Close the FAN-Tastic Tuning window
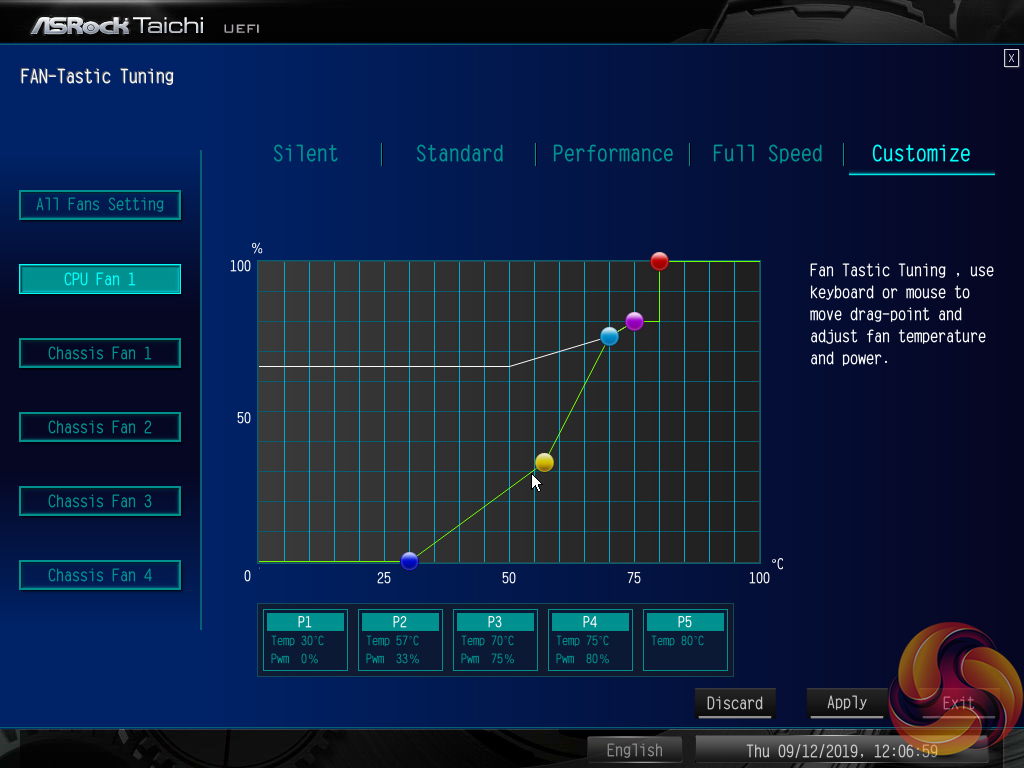1024x768 pixels. [x=1011, y=58]
